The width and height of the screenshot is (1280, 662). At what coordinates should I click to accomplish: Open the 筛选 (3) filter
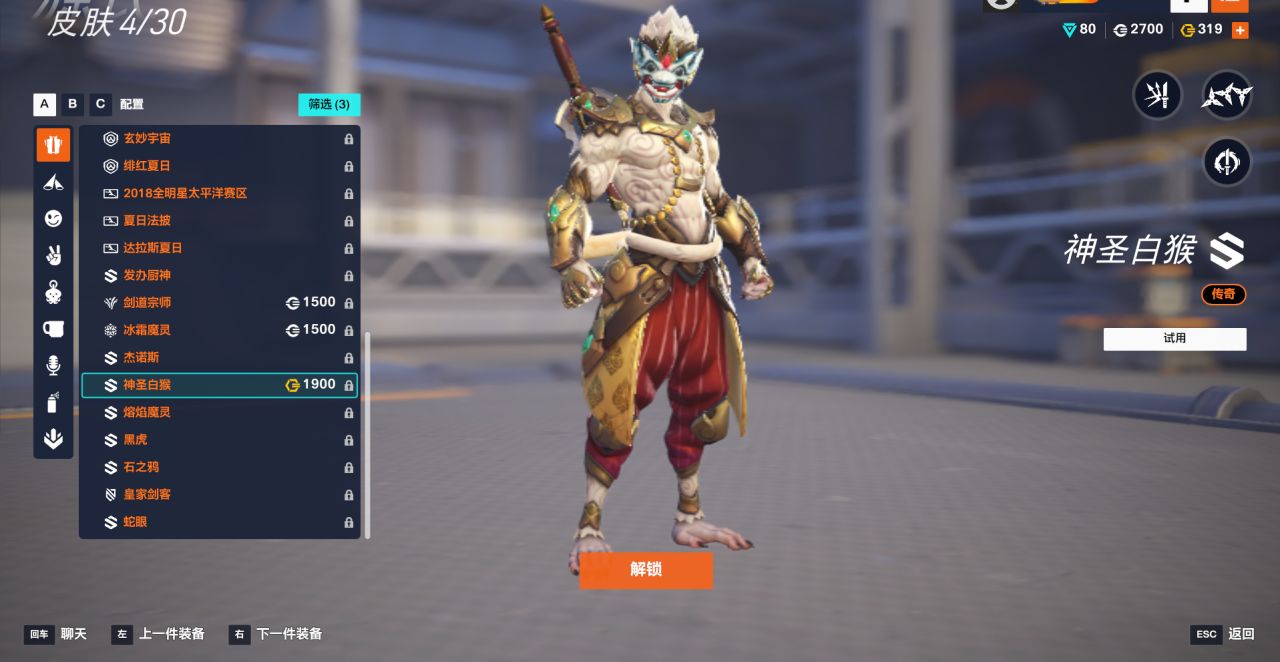(329, 104)
